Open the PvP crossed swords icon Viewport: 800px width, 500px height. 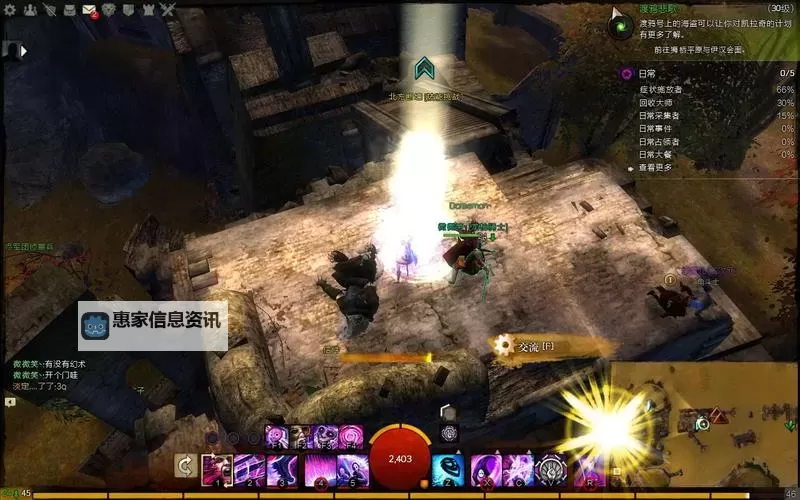point(167,10)
